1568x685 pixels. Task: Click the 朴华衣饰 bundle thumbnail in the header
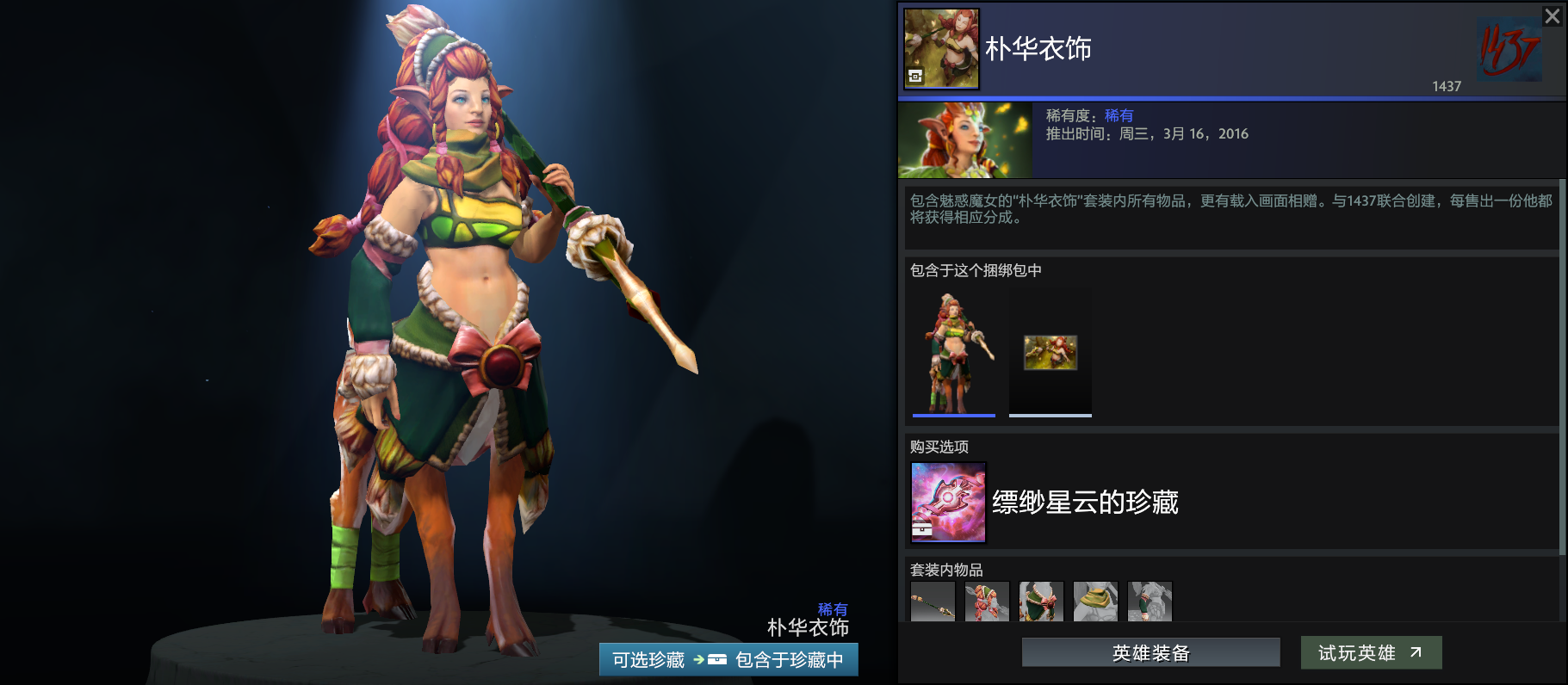(x=939, y=49)
